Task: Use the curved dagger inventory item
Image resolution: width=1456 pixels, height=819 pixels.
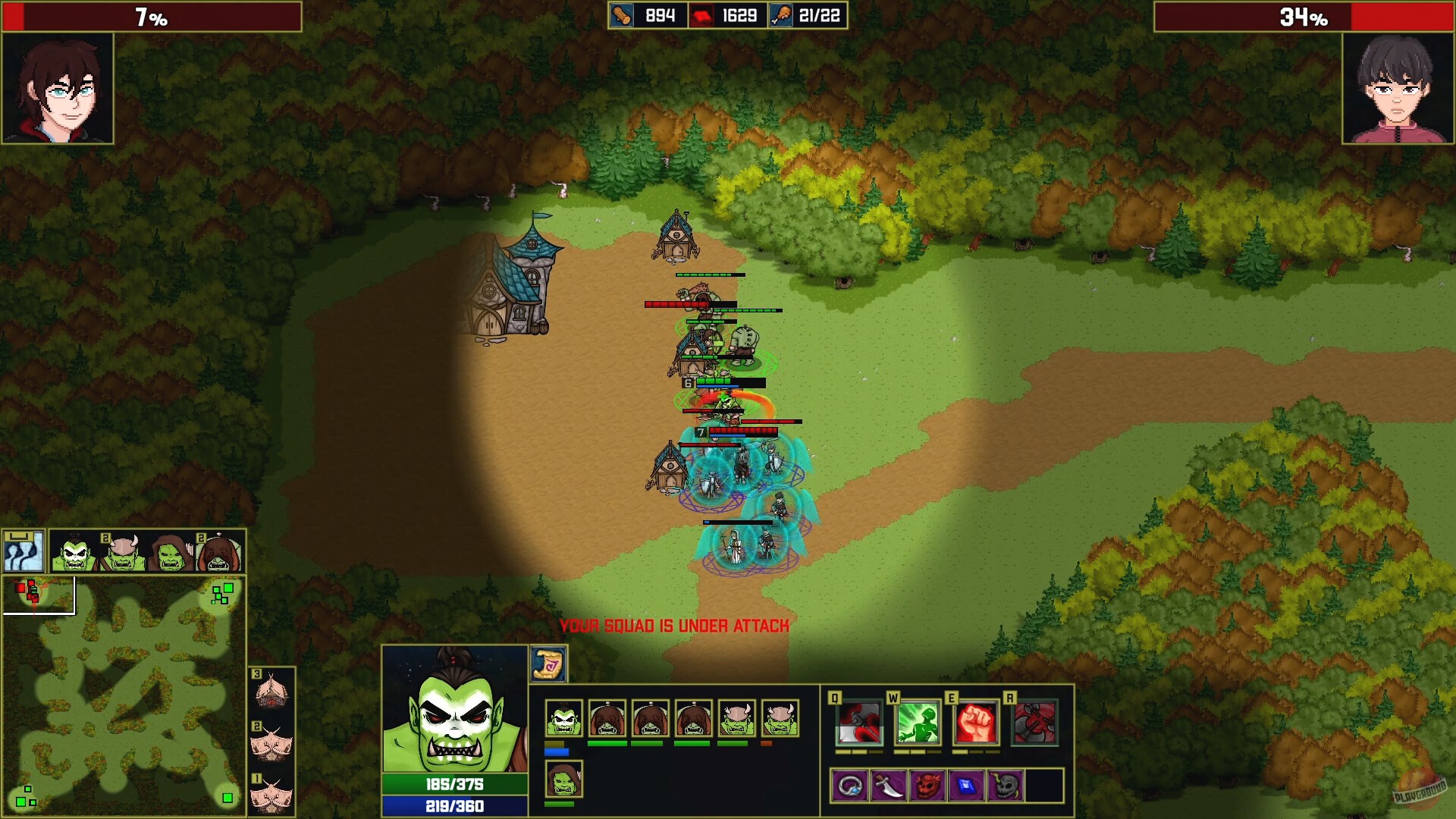Action: (x=890, y=786)
